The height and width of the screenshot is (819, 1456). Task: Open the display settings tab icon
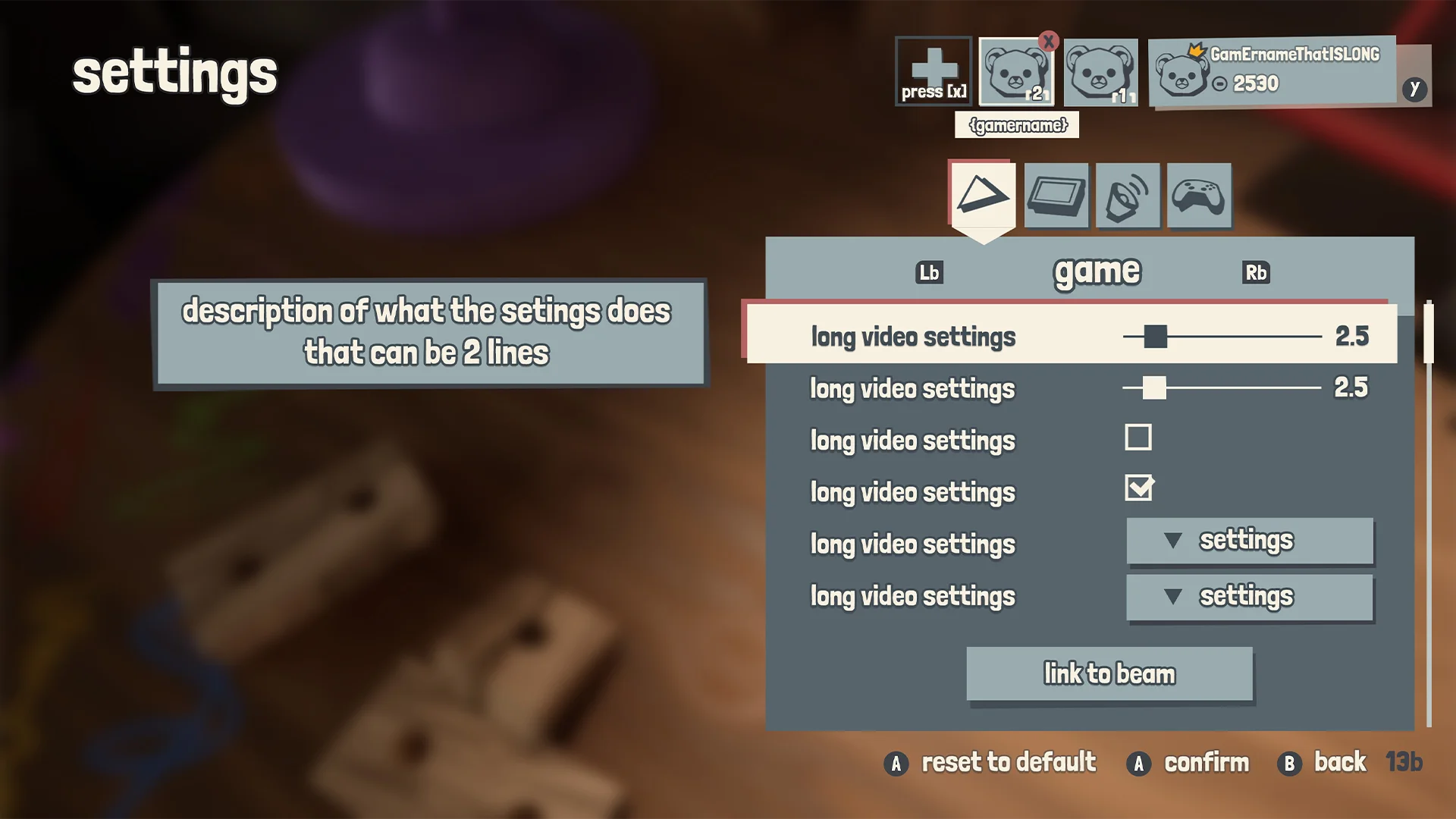point(1056,196)
